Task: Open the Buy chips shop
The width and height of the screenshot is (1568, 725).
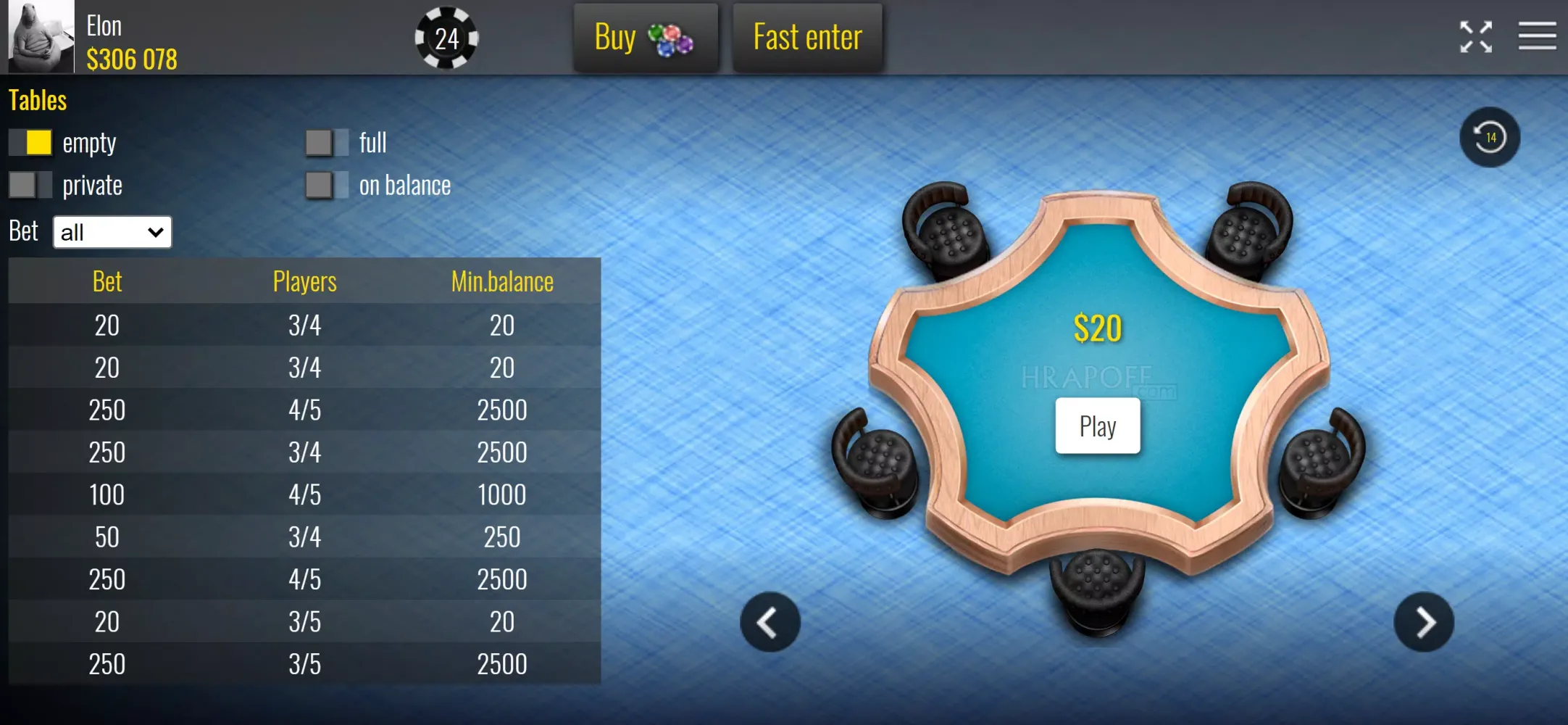Action: [645, 38]
